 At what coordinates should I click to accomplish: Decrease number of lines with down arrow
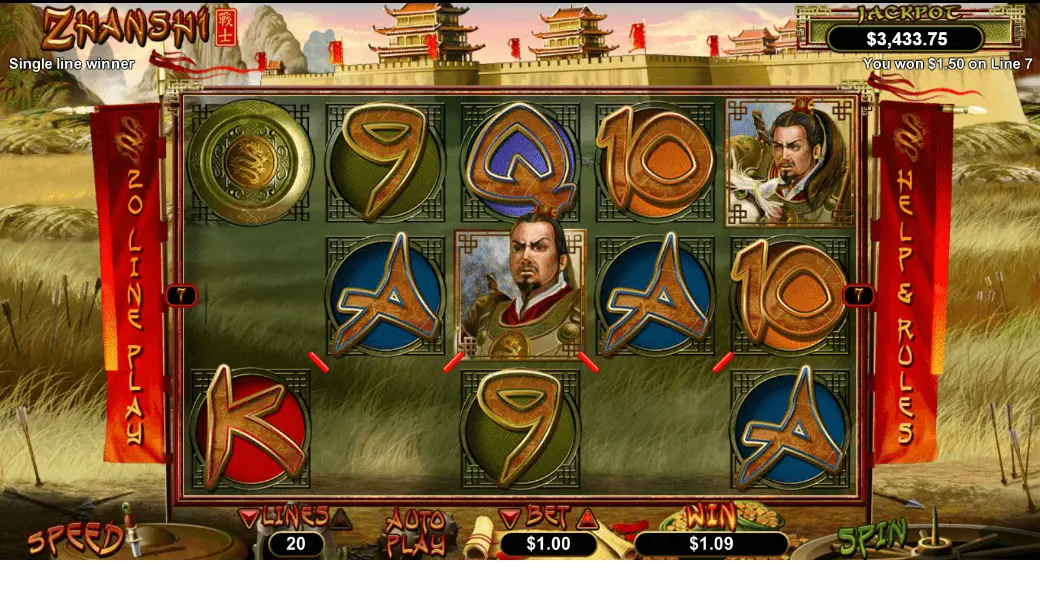[249, 518]
